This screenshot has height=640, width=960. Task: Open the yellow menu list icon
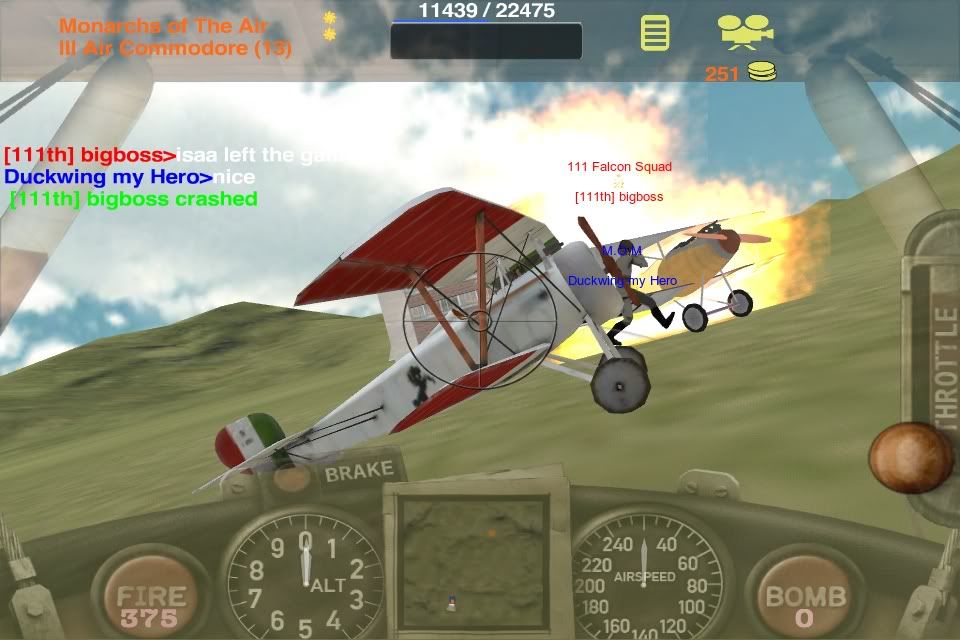[x=655, y=33]
